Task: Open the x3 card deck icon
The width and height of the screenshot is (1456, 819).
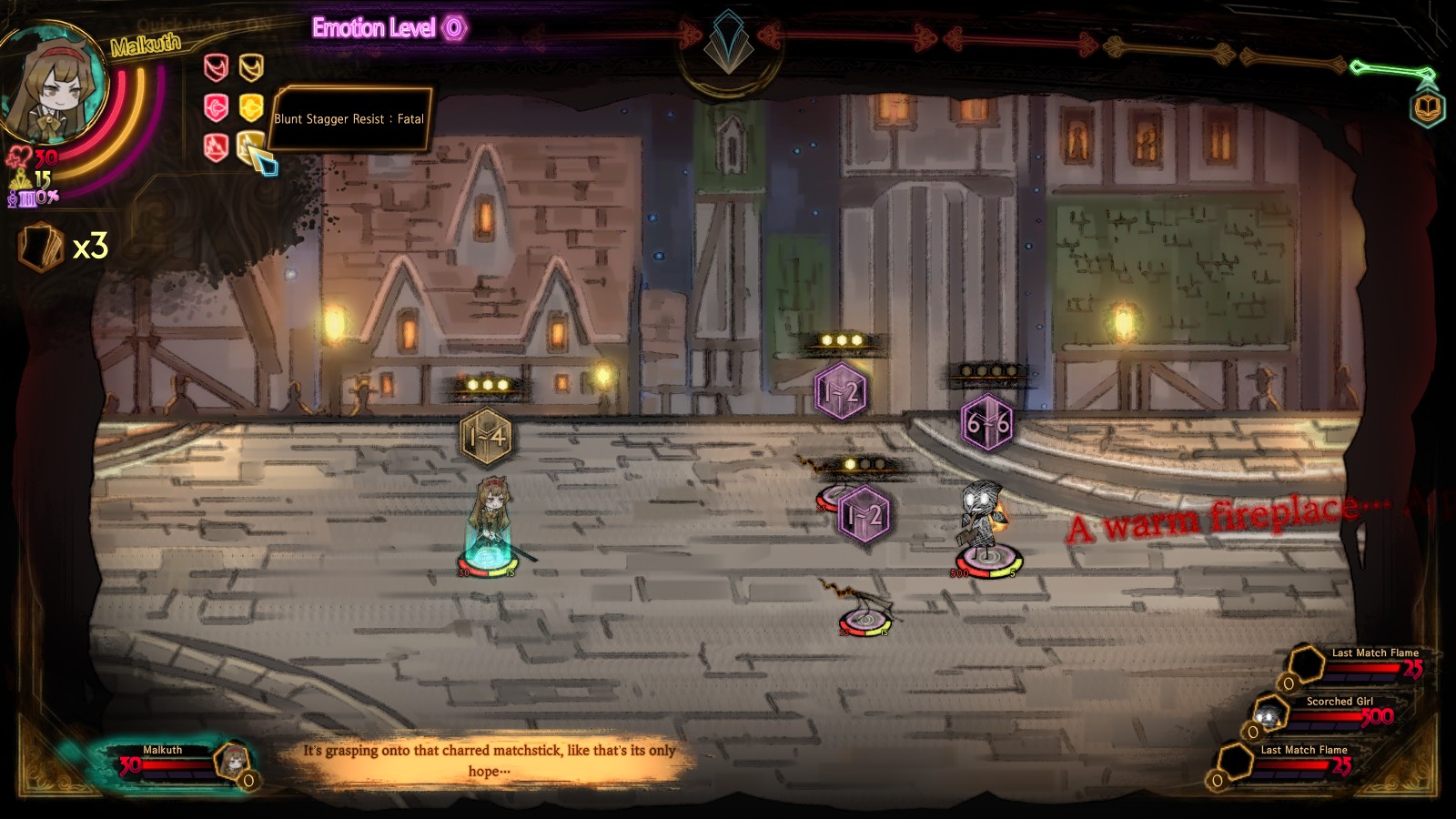Action: [43, 247]
